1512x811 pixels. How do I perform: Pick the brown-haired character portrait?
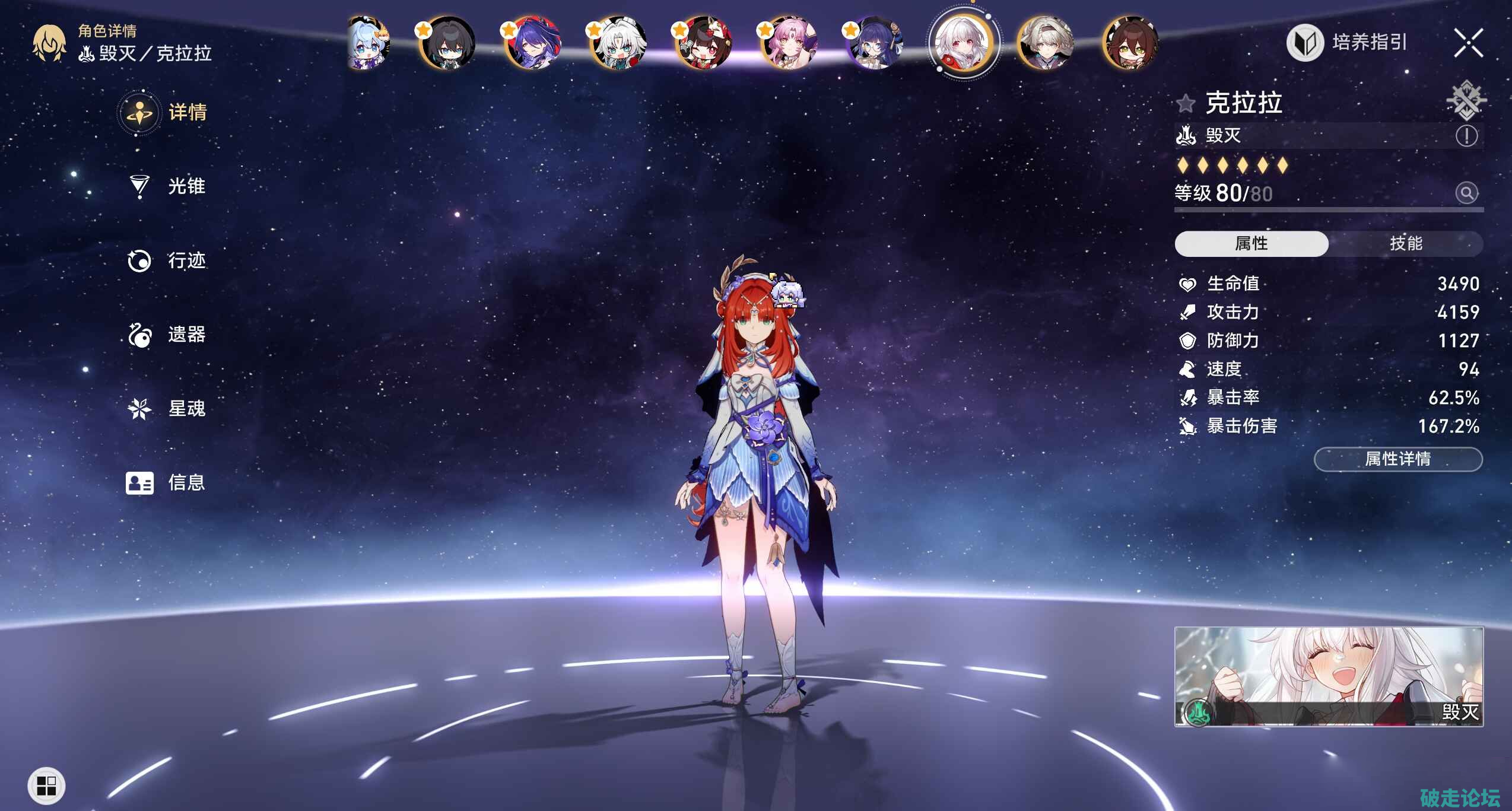[1130, 43]
